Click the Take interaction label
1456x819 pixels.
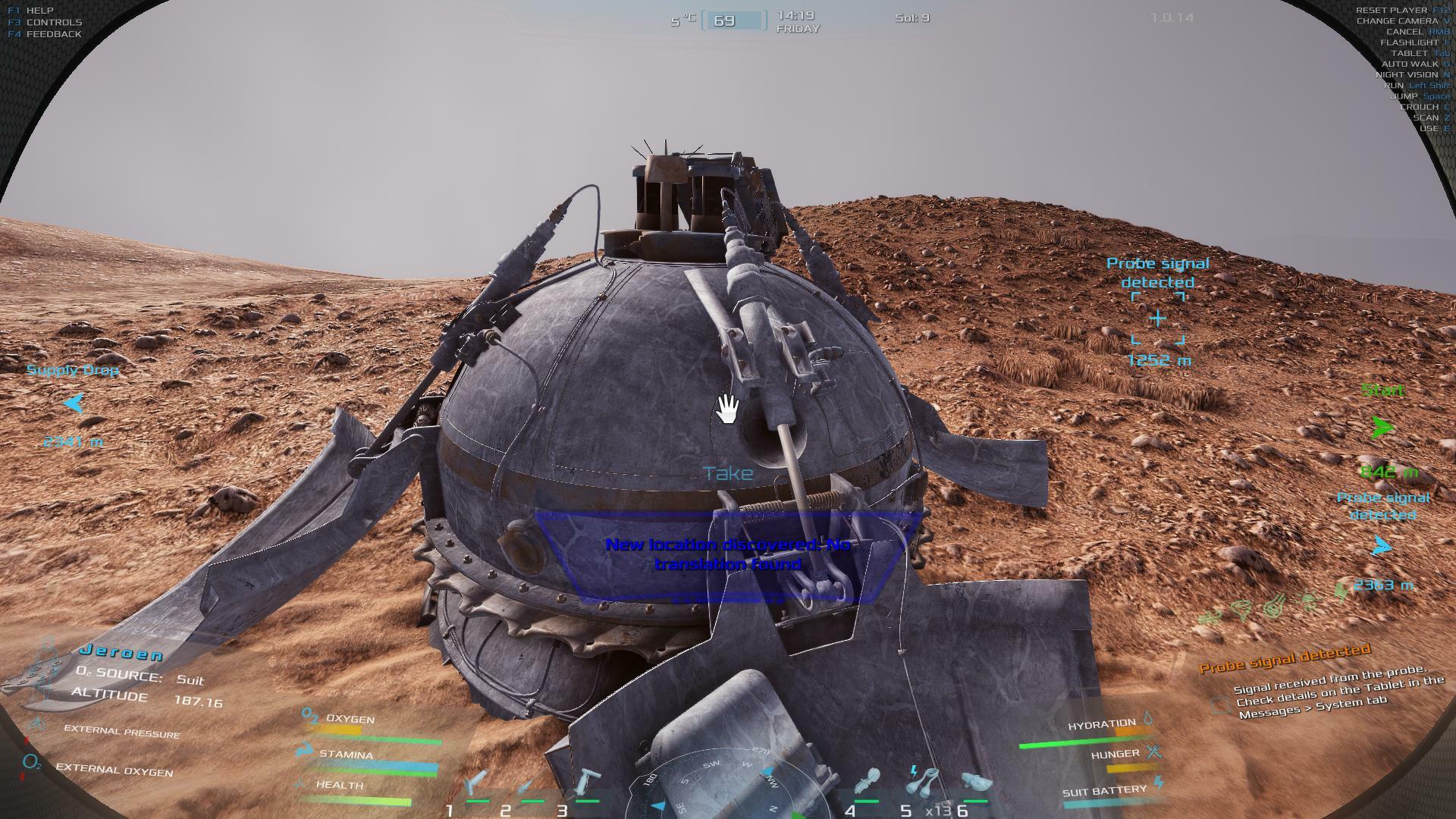(728, 474)
